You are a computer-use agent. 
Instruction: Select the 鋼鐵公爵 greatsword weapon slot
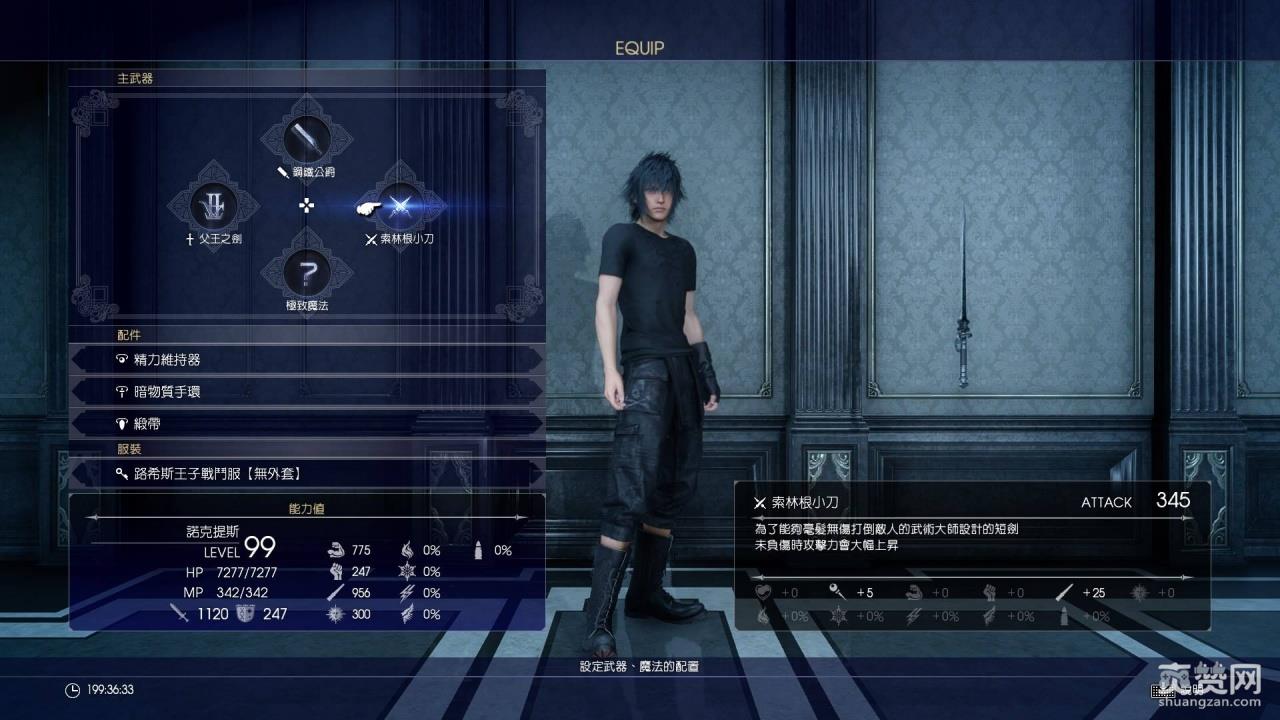[x=307, y=138]
